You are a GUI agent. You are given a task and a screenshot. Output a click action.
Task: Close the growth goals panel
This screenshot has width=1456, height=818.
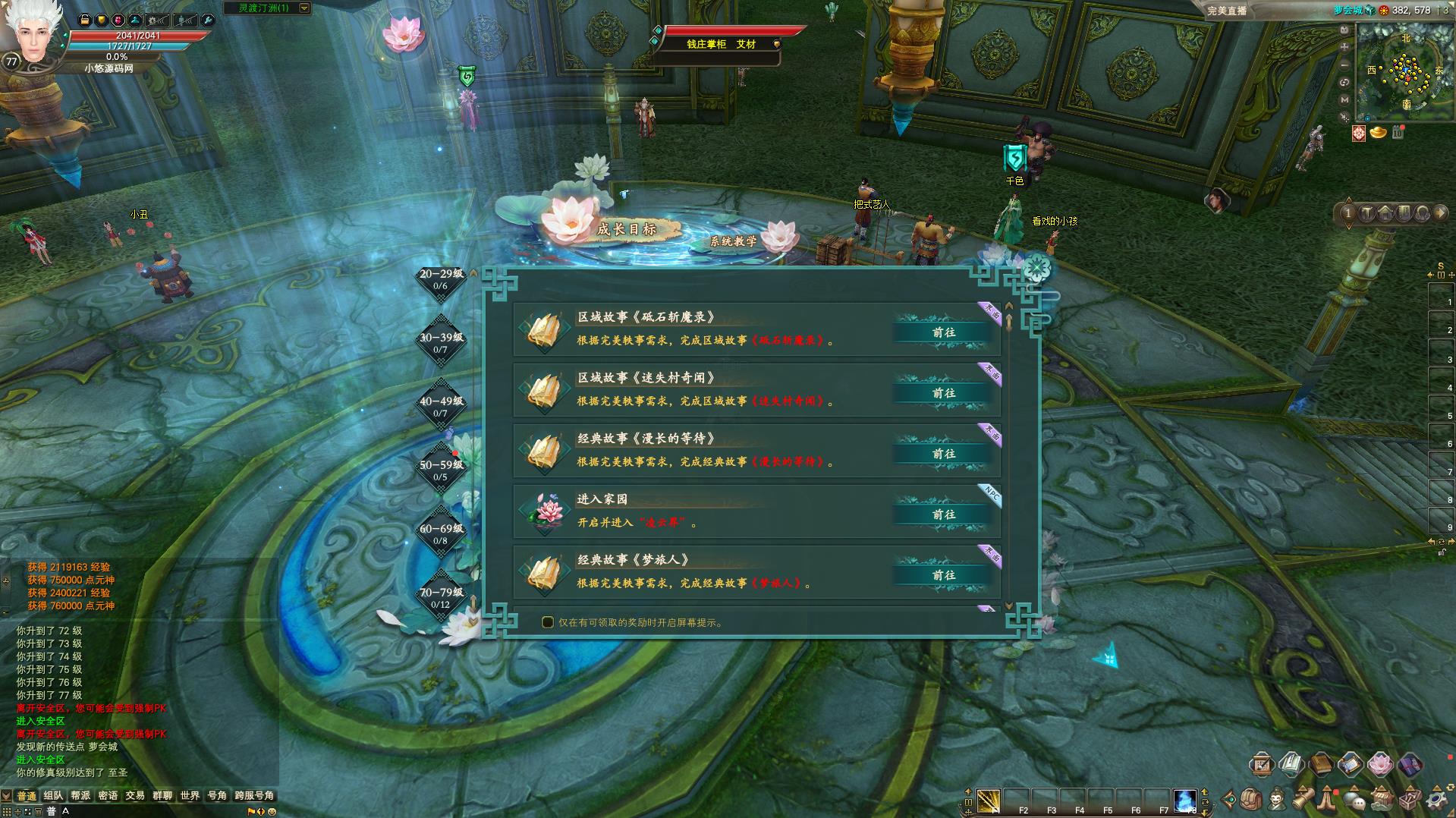[1036, 268]
